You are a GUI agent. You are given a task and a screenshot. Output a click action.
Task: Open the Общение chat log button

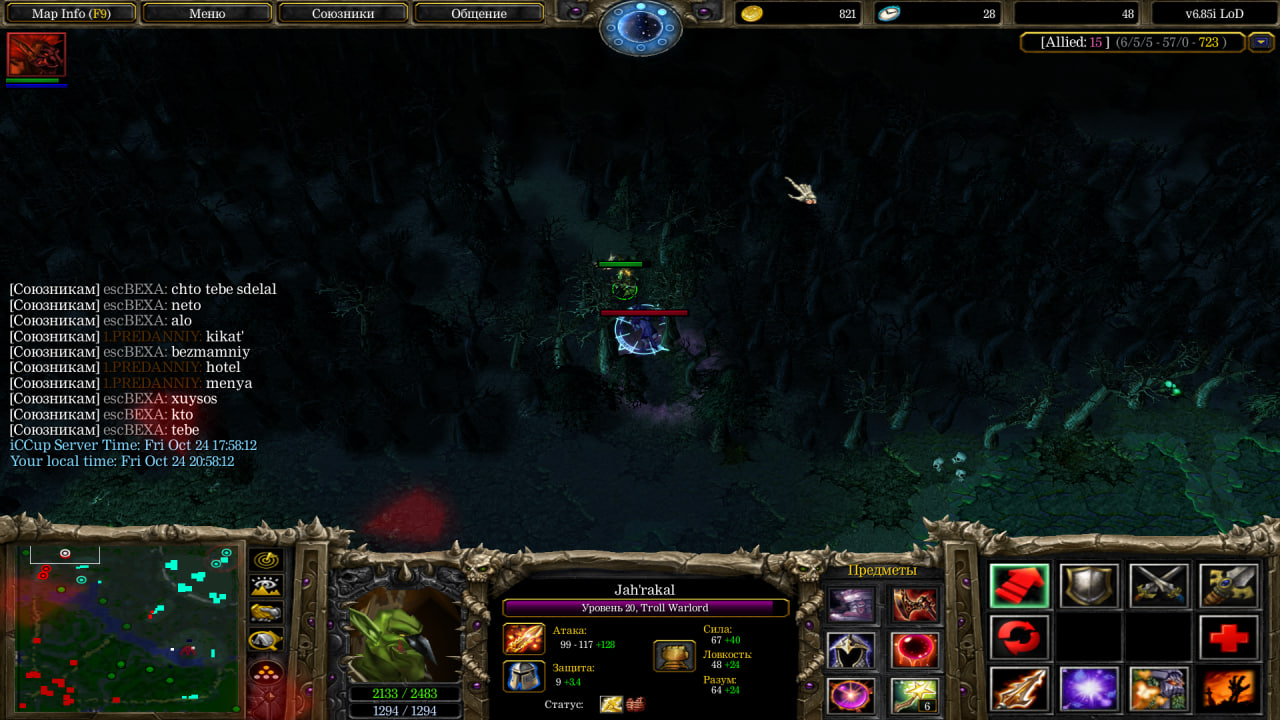tap(478, 14)
